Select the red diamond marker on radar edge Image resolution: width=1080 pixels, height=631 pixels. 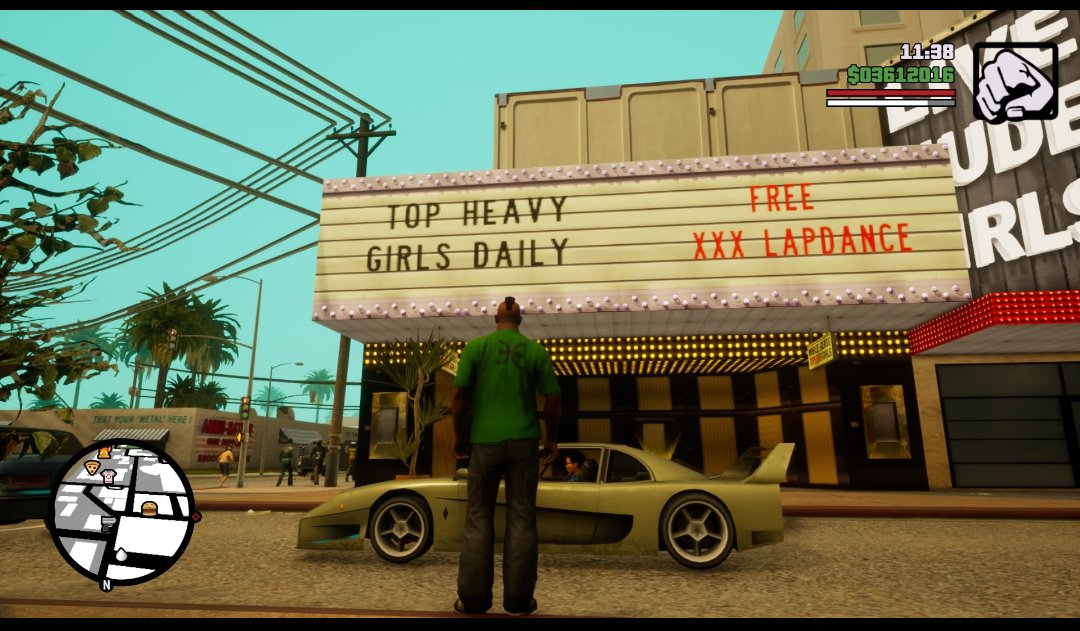pos(196,517)
